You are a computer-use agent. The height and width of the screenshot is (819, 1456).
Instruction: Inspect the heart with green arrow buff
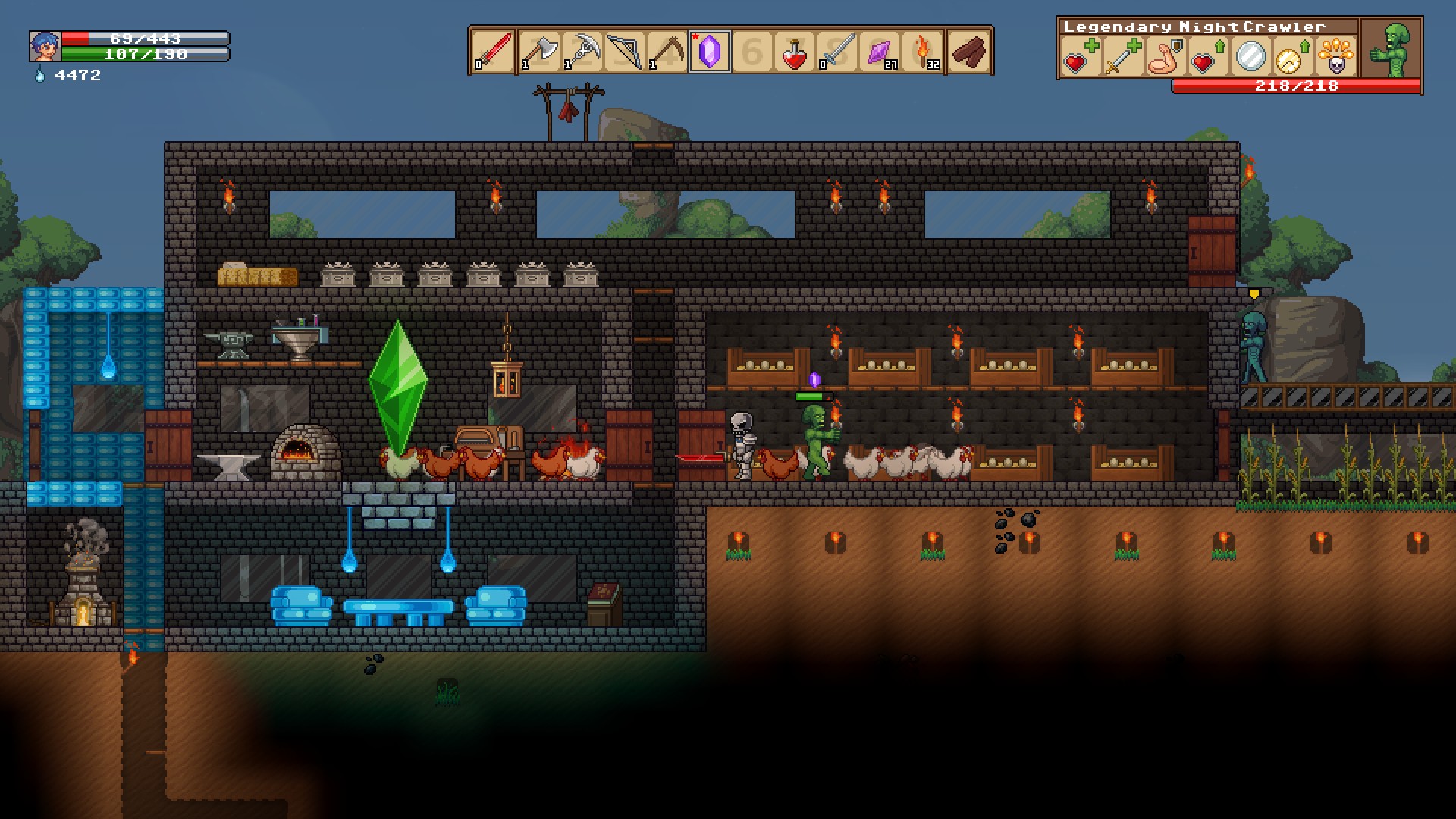click(x=1207, y=58)
